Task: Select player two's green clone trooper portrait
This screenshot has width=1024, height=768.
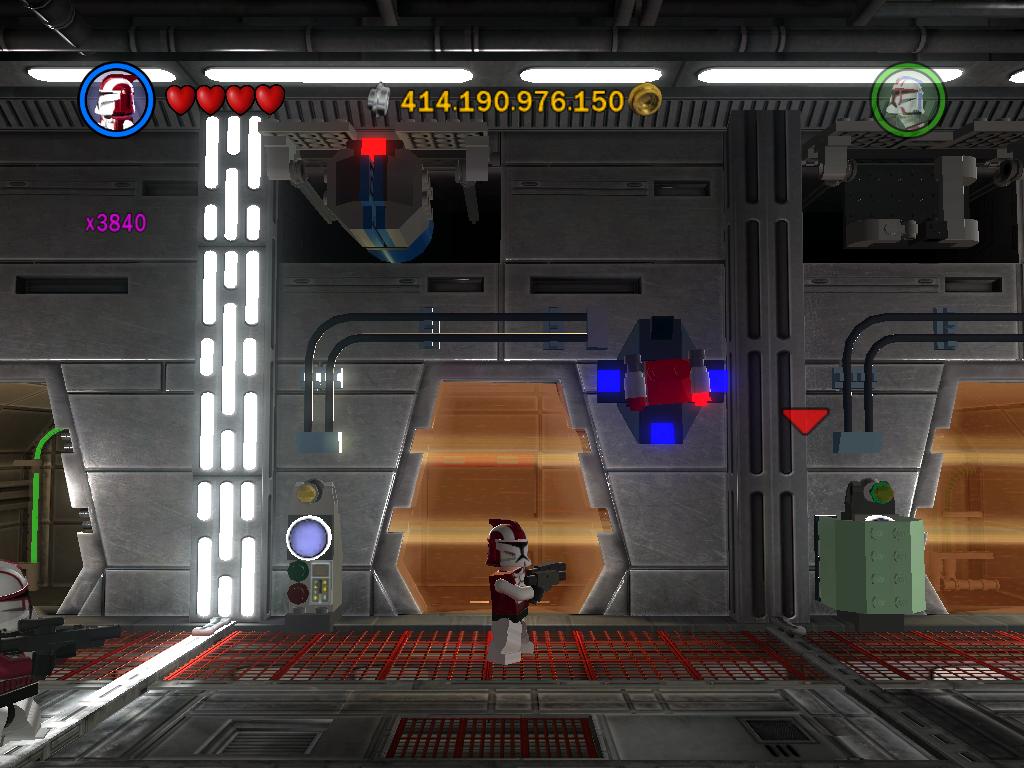Action: [907, 99]
